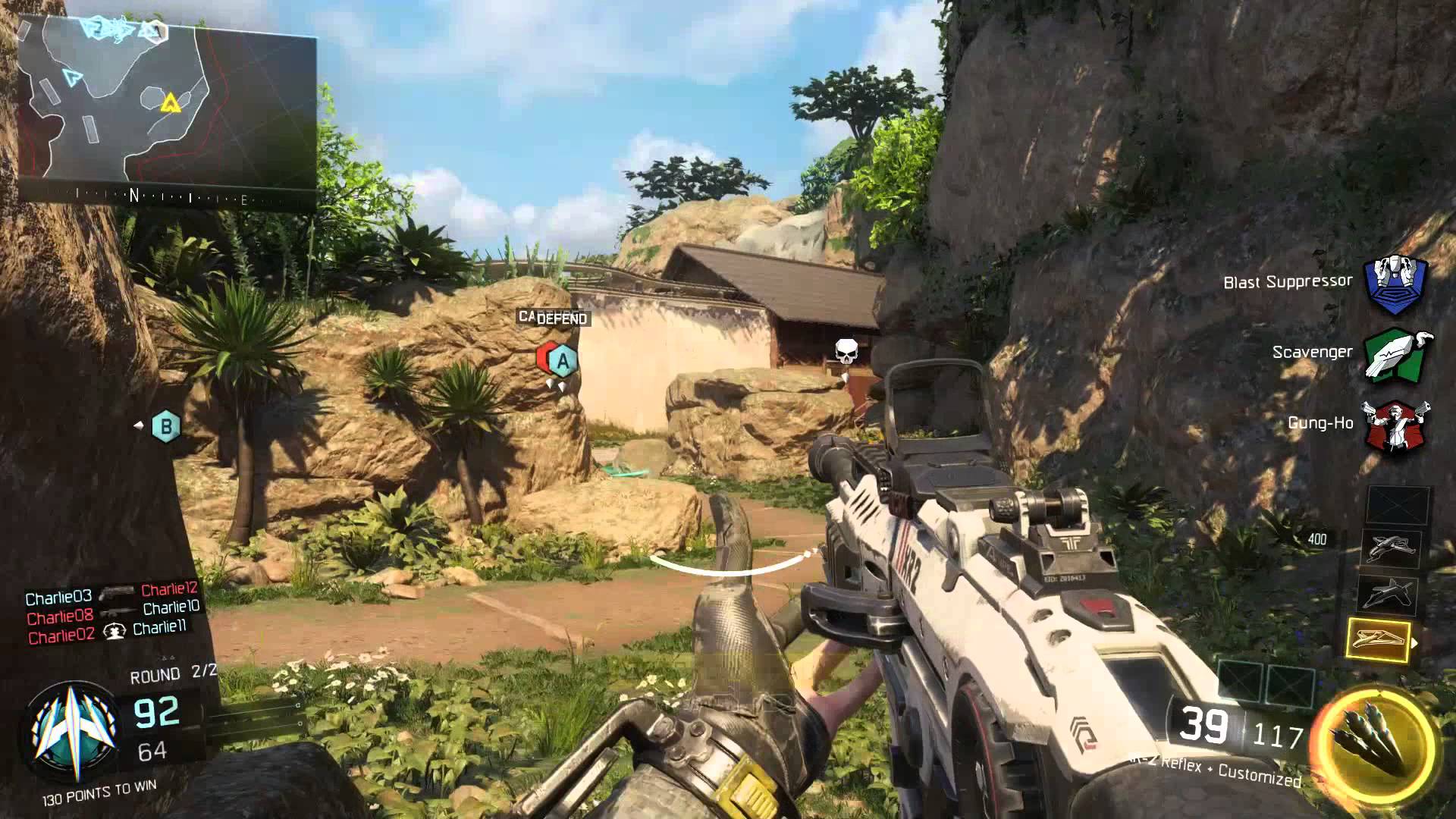1456x819 pixels.
Task: Click the B objective marker
Action: pos(166,426)
